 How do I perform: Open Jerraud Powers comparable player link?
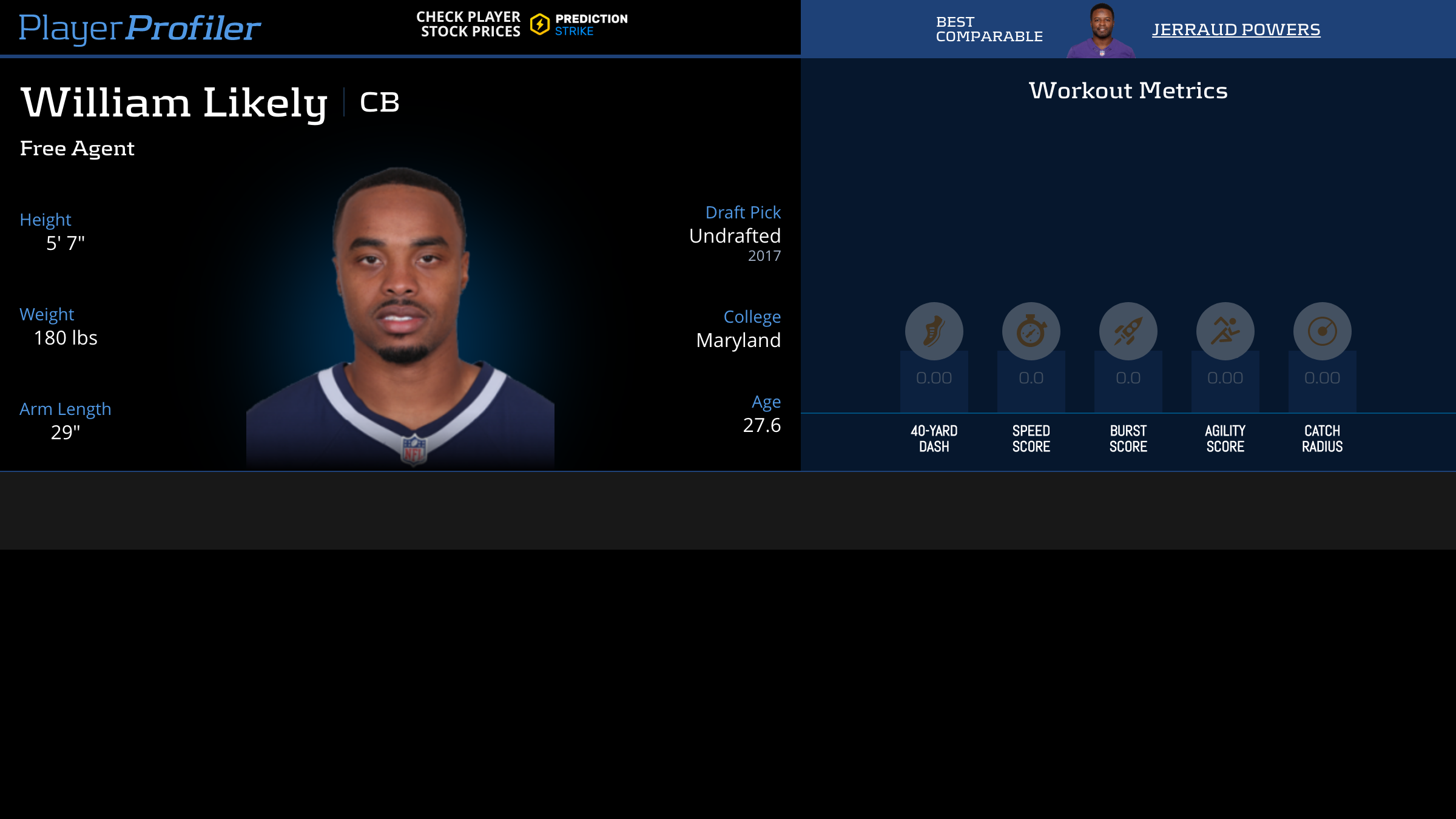[x=1236, y=29]
